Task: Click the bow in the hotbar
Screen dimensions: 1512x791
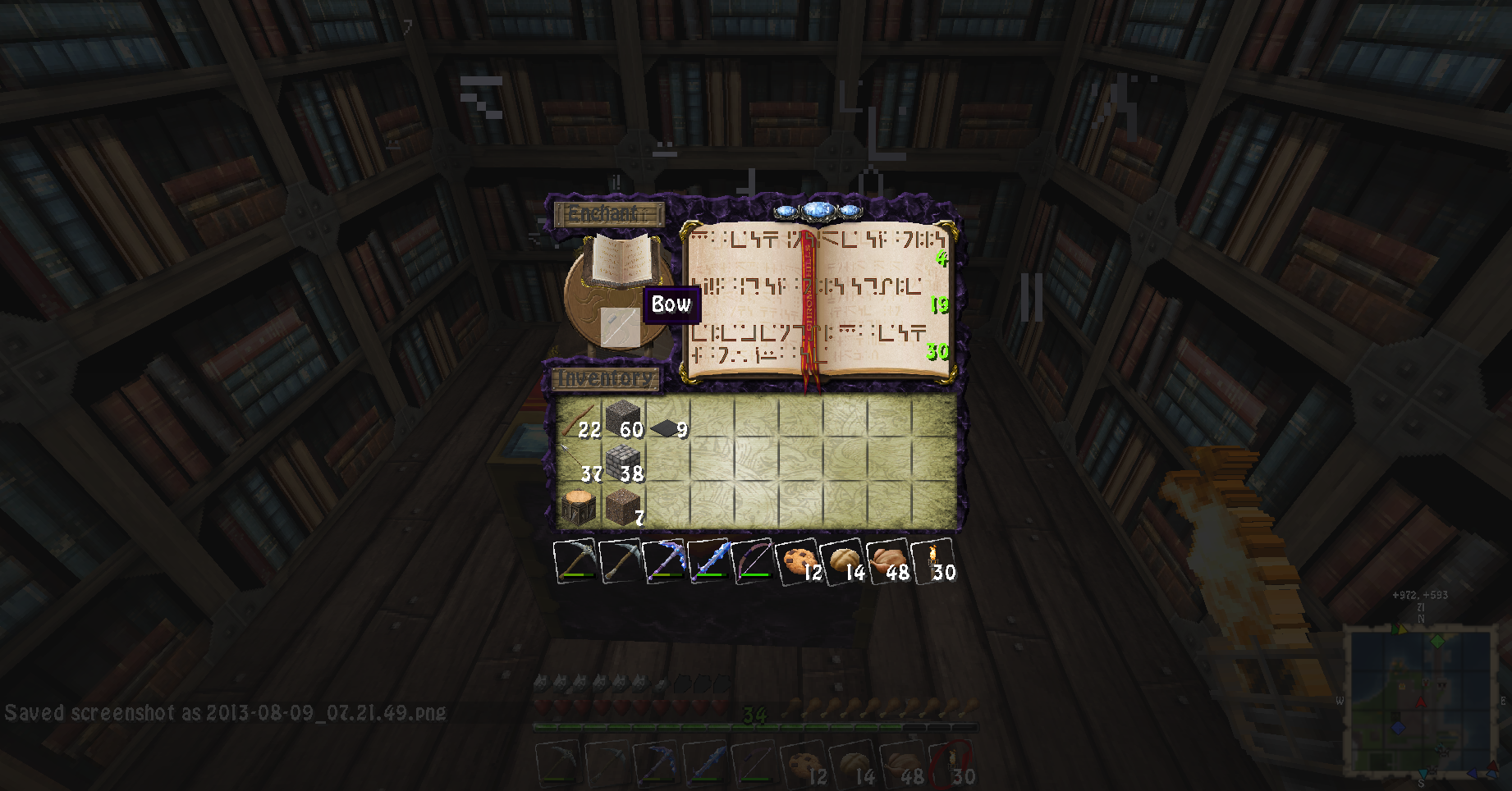Action: 752,561
